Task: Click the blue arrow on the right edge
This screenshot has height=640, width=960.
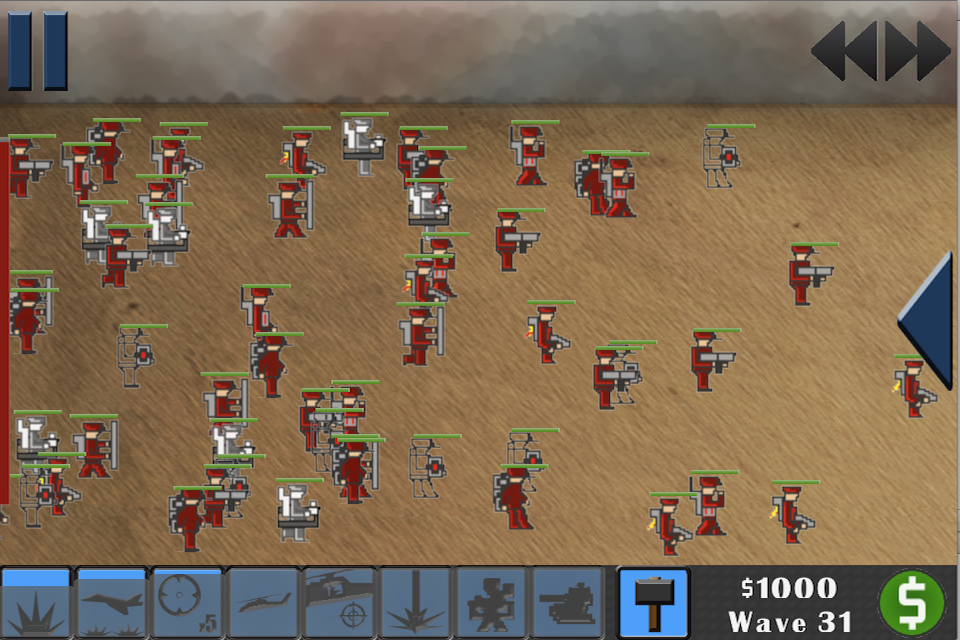Action: coord(926,318)
